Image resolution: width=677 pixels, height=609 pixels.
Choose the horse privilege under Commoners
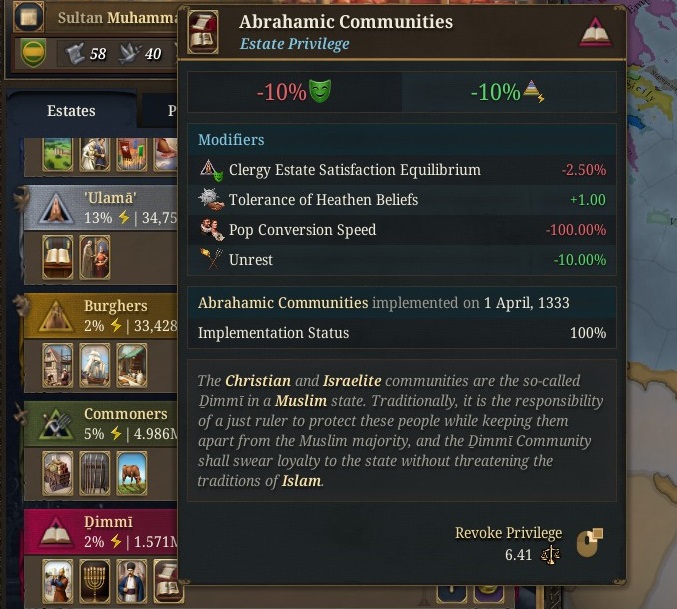(131, 473)
